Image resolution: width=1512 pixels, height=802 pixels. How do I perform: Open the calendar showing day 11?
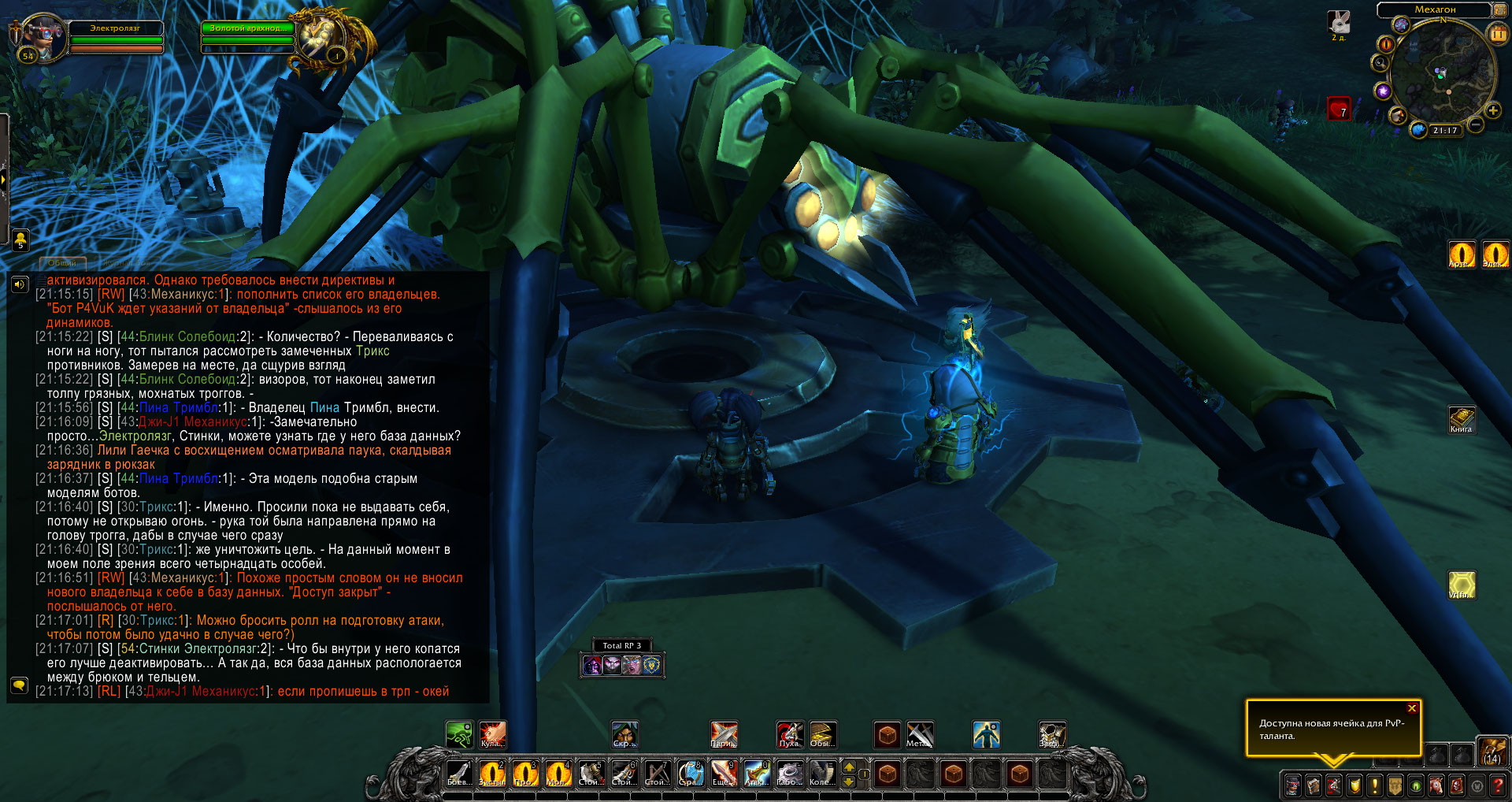coord(1497,34)
